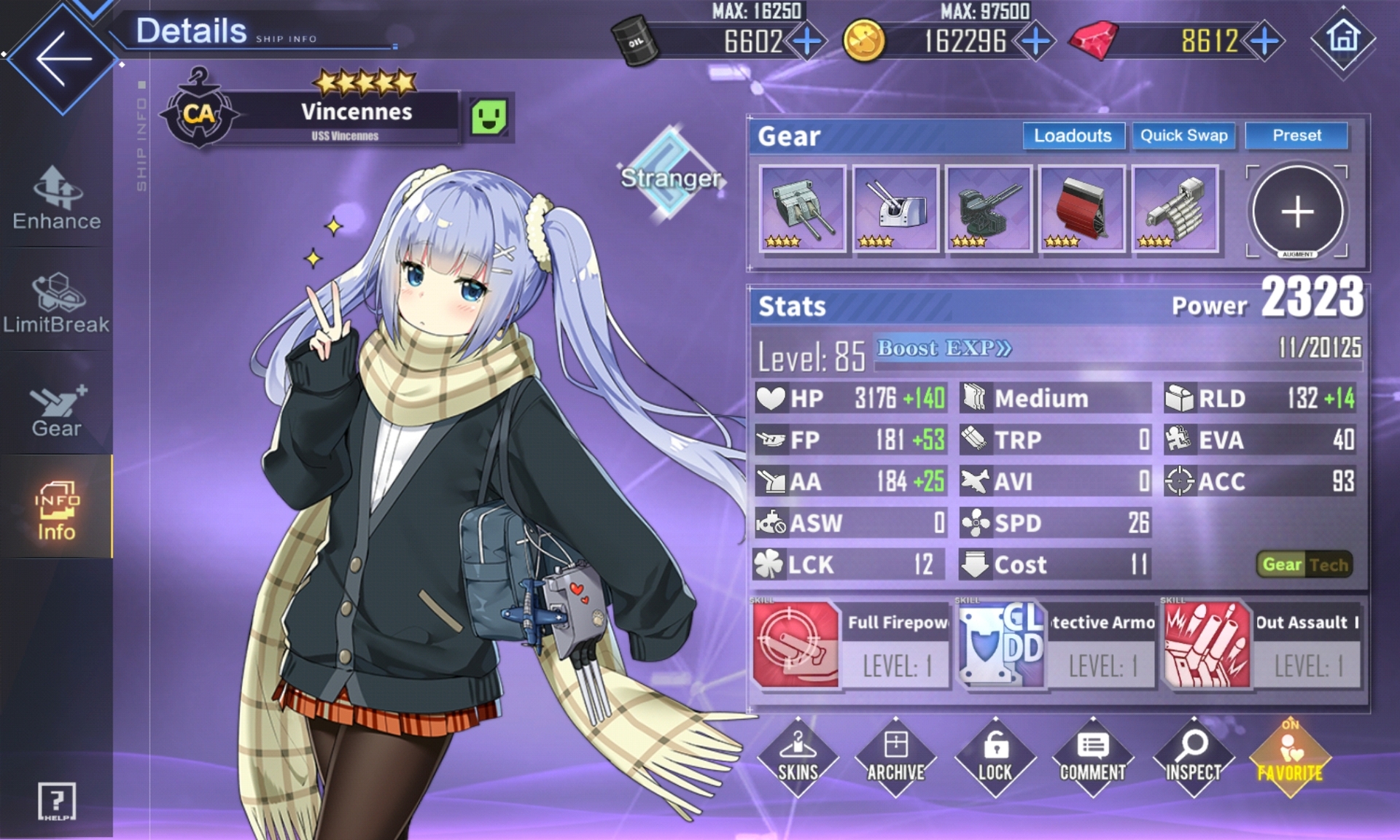
Task: Toggle the FAVORITE status
Action: tap(1290, 758)
